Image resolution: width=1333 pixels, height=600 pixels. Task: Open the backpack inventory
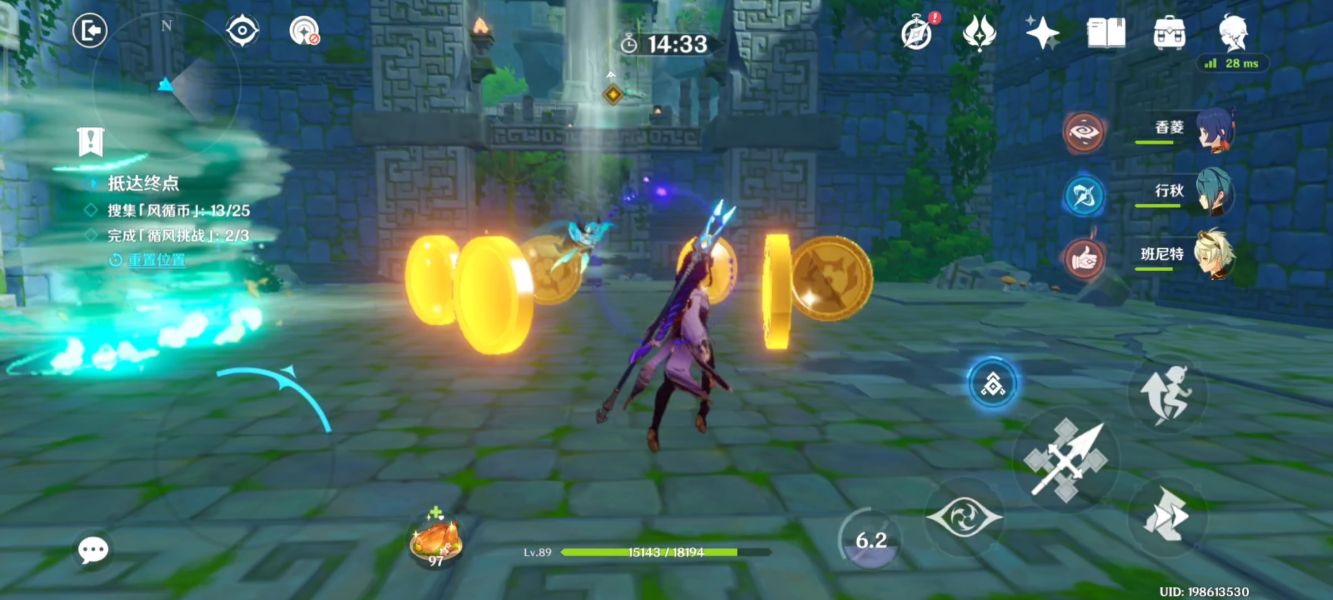click(1169, 32)
